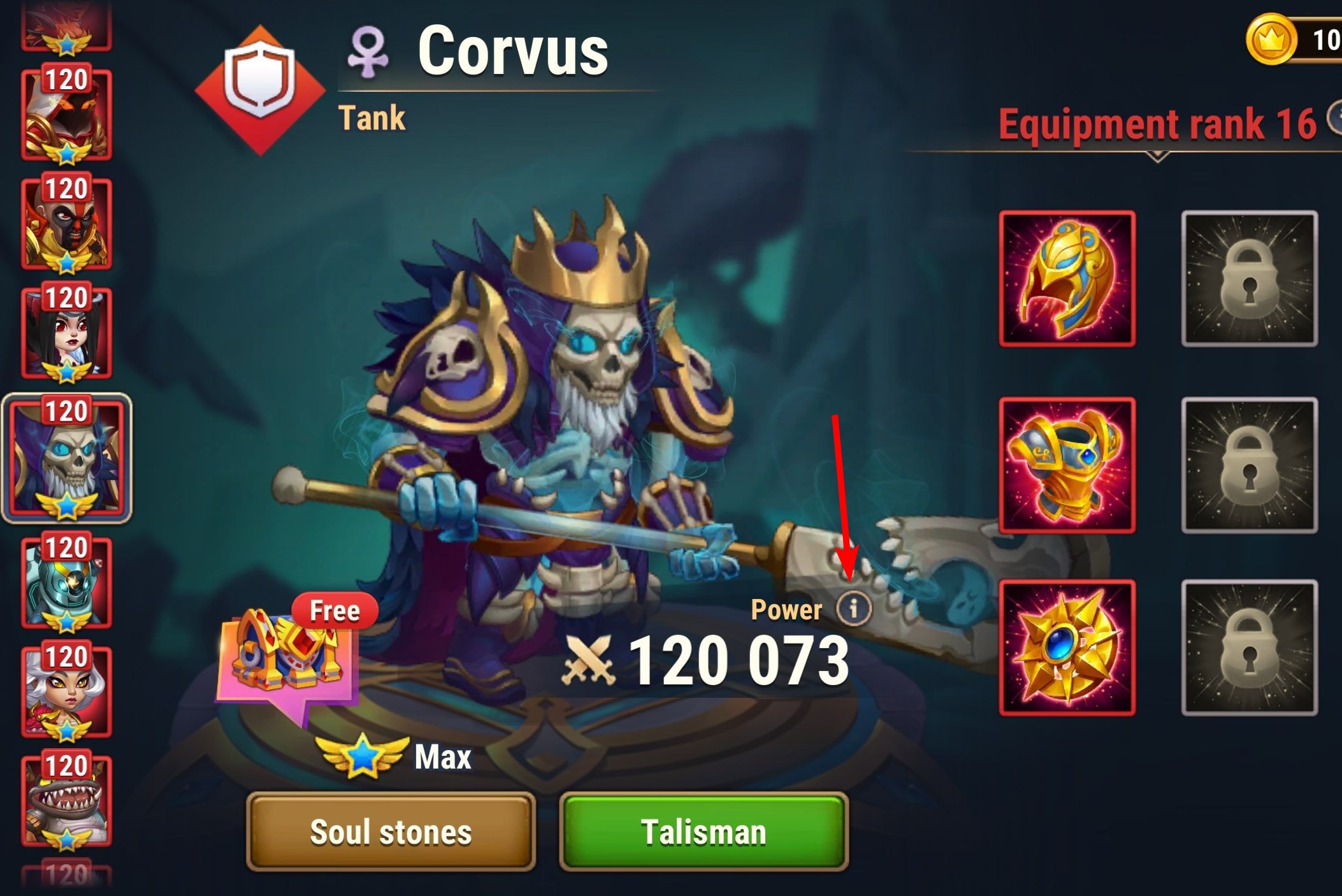Select the golden helmet equipment slot
Viewport: 1342px width, 896px height.
click(1067, 279)
